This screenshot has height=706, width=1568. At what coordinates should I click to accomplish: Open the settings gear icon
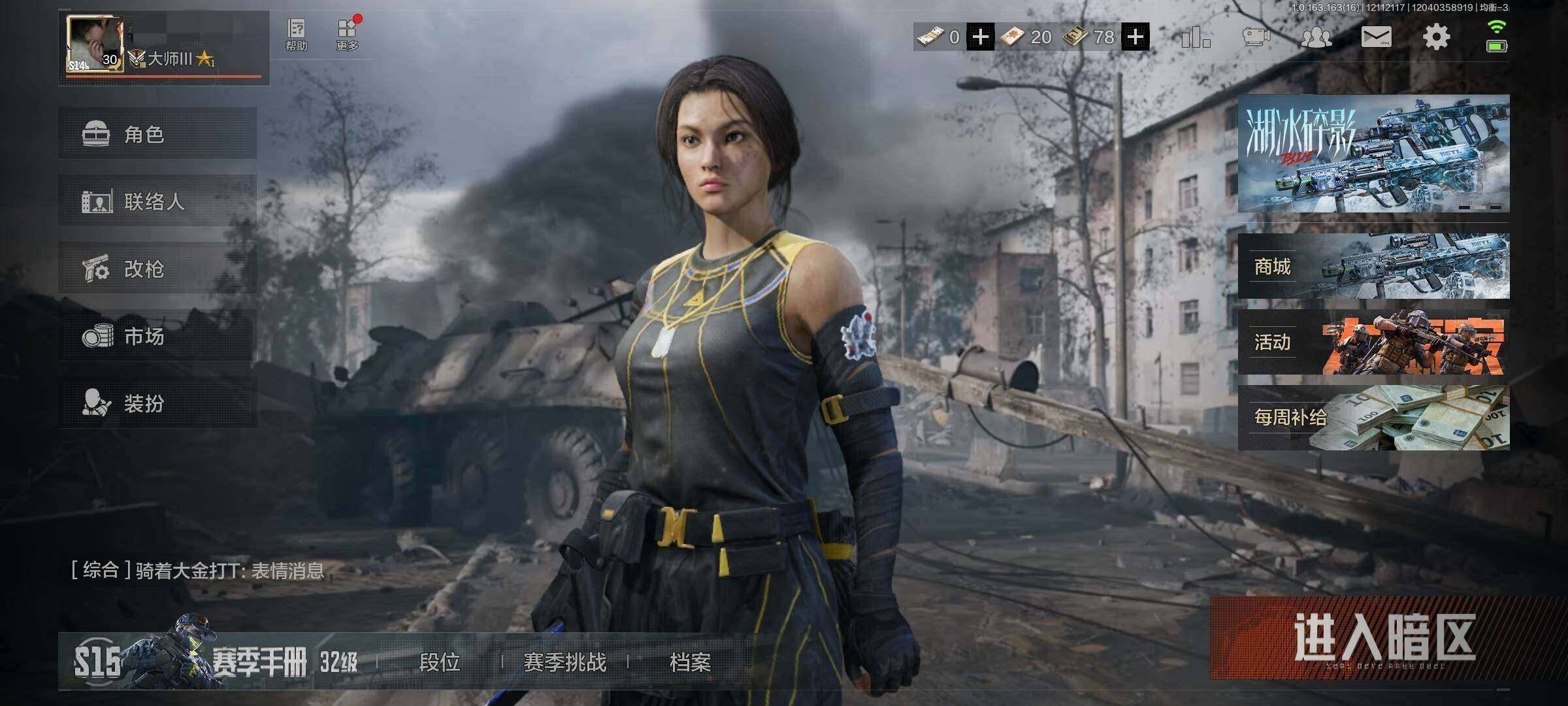pos(1436,37)
